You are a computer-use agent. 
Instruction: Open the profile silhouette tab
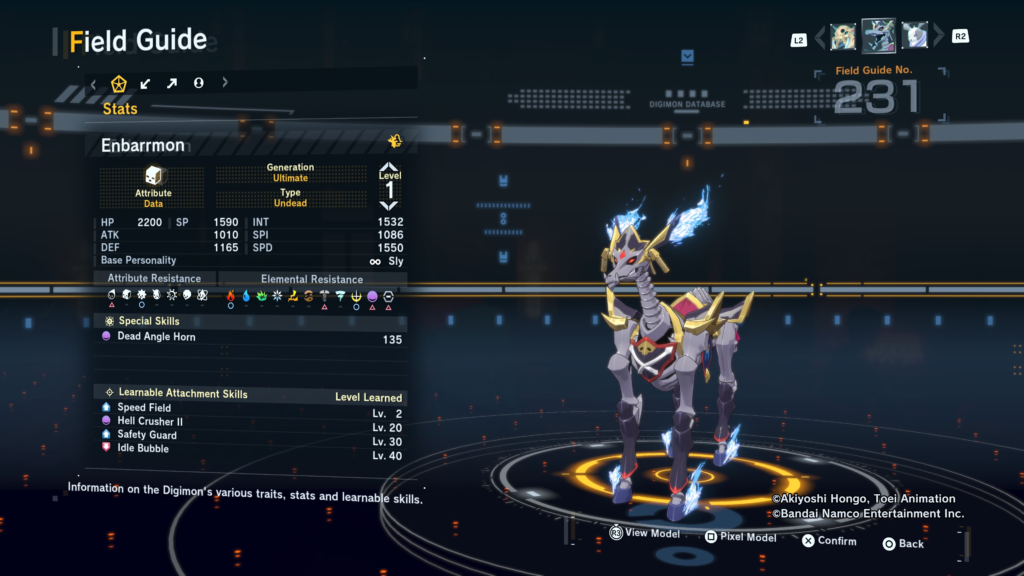click(x=198, y=83)
